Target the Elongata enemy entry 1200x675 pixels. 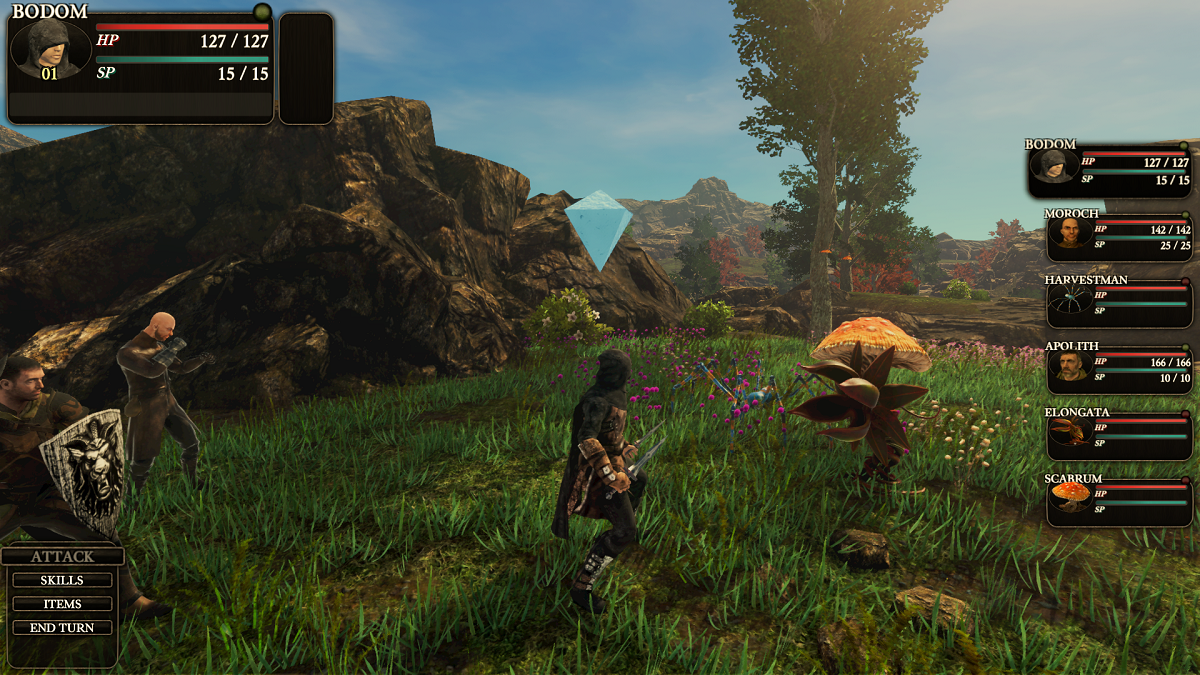pyautogui.click(x=1119, y=435)
